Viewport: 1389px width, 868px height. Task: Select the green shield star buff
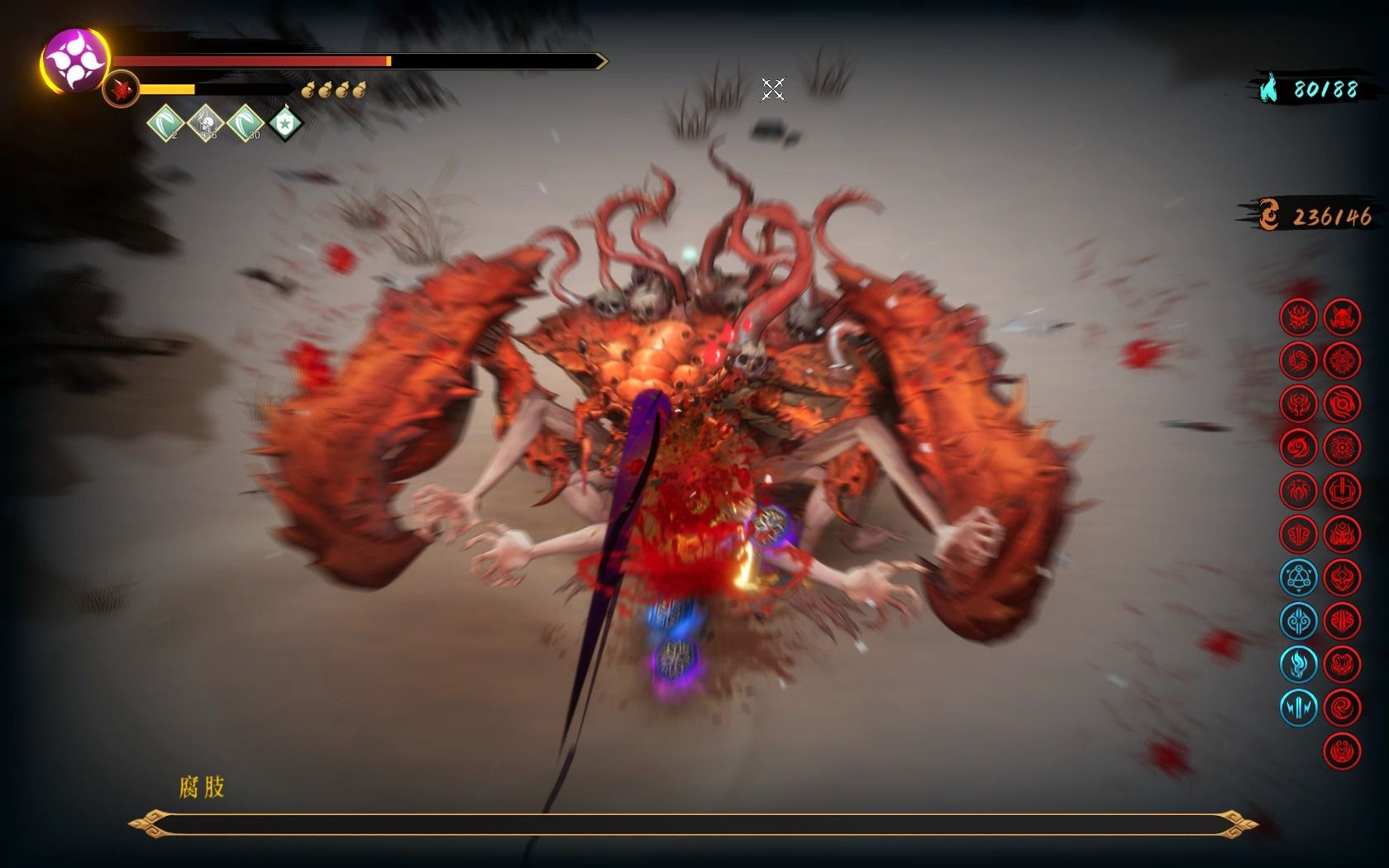[285, 123]
